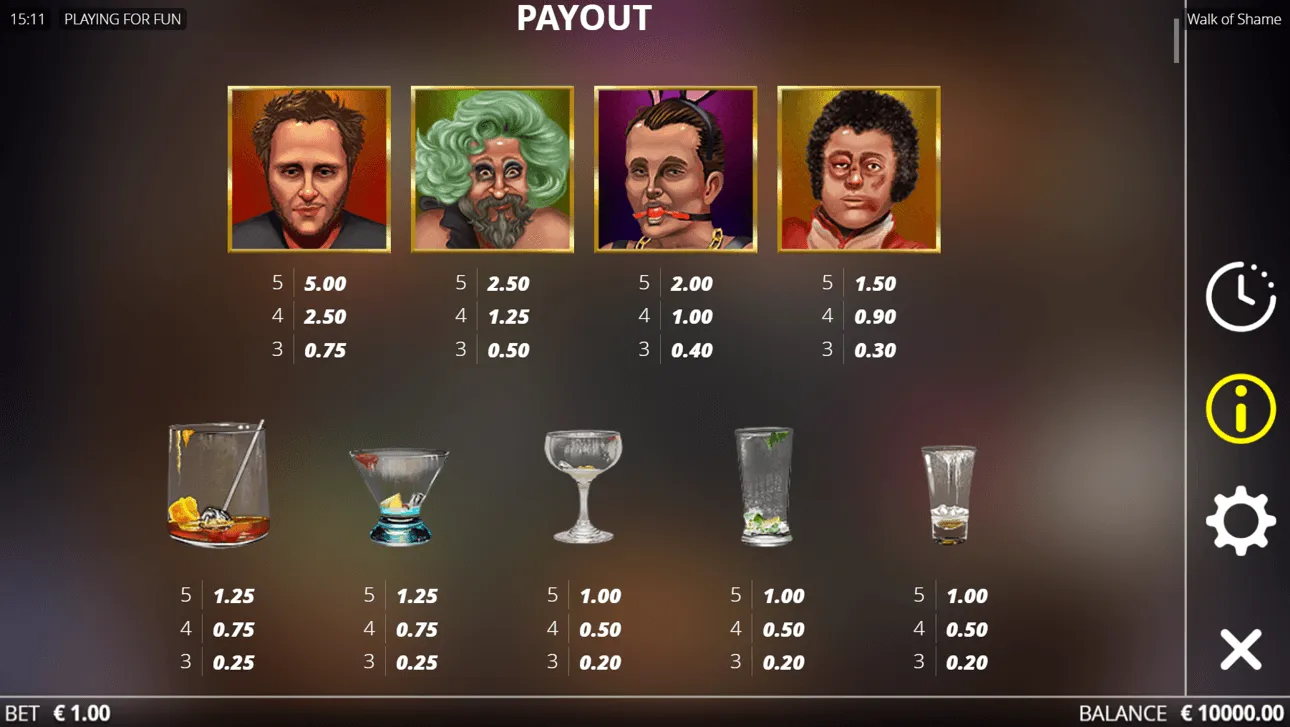Click the Walk of Shame title
The image size is (1290, 727).
[x=1234, y=19]
